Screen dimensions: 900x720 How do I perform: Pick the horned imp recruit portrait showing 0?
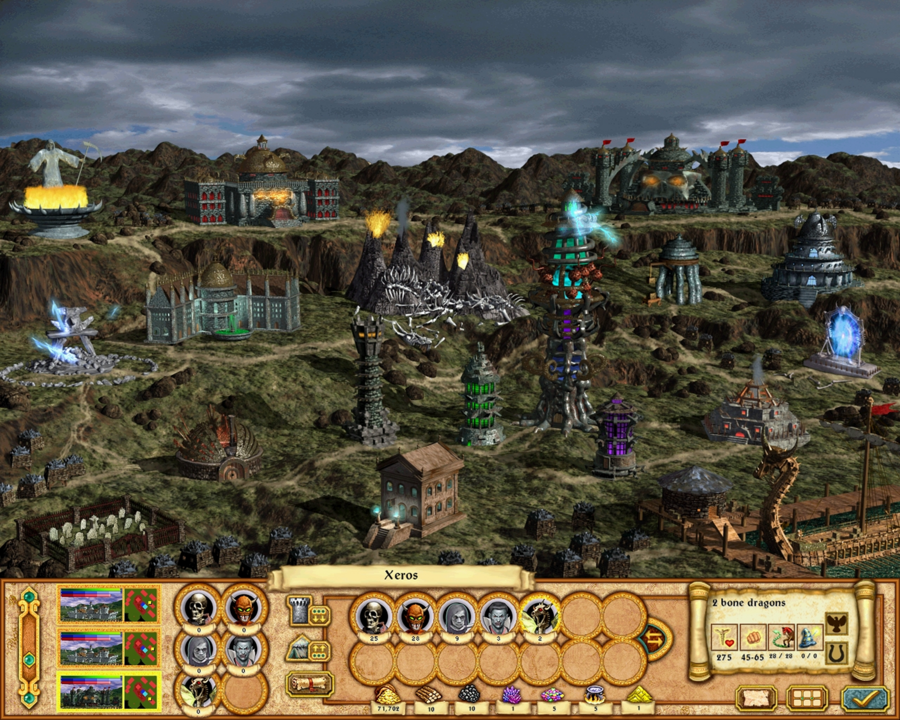(x=241, y=608)
